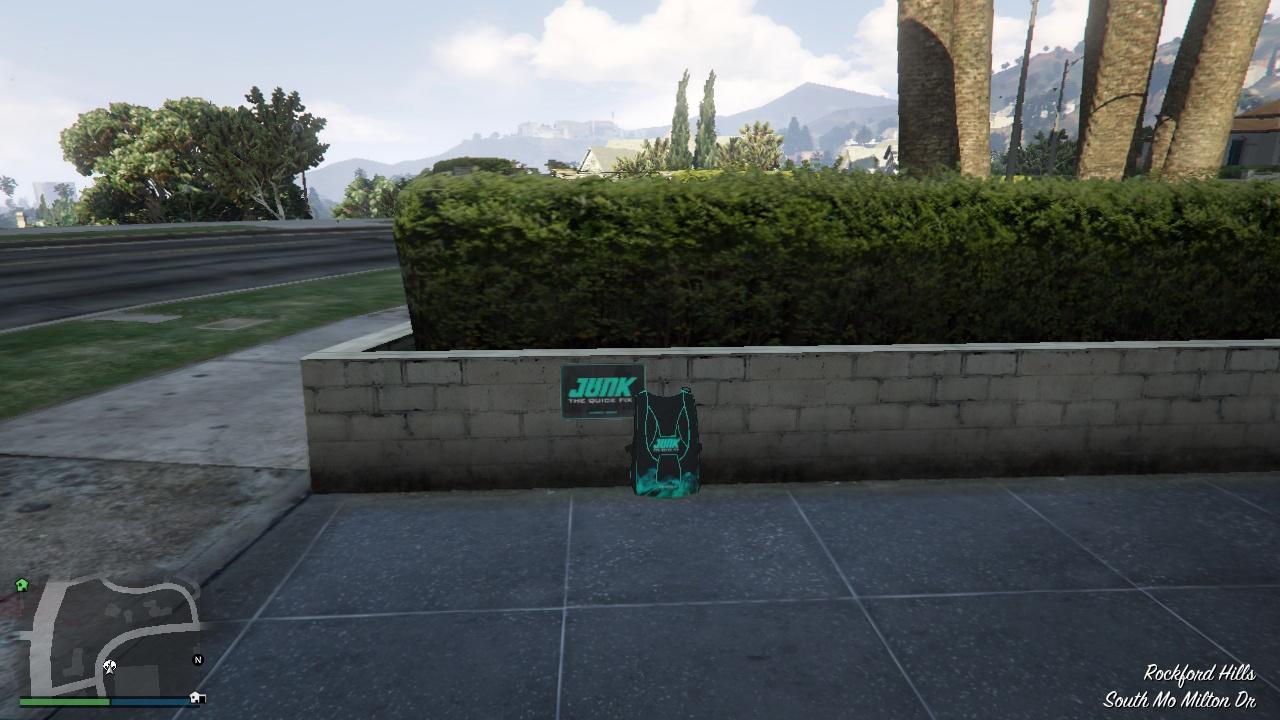Click the JUNK The Quick Fix tagline text
This screenshot has height=720, width=1280.
(x=599, y=400)
